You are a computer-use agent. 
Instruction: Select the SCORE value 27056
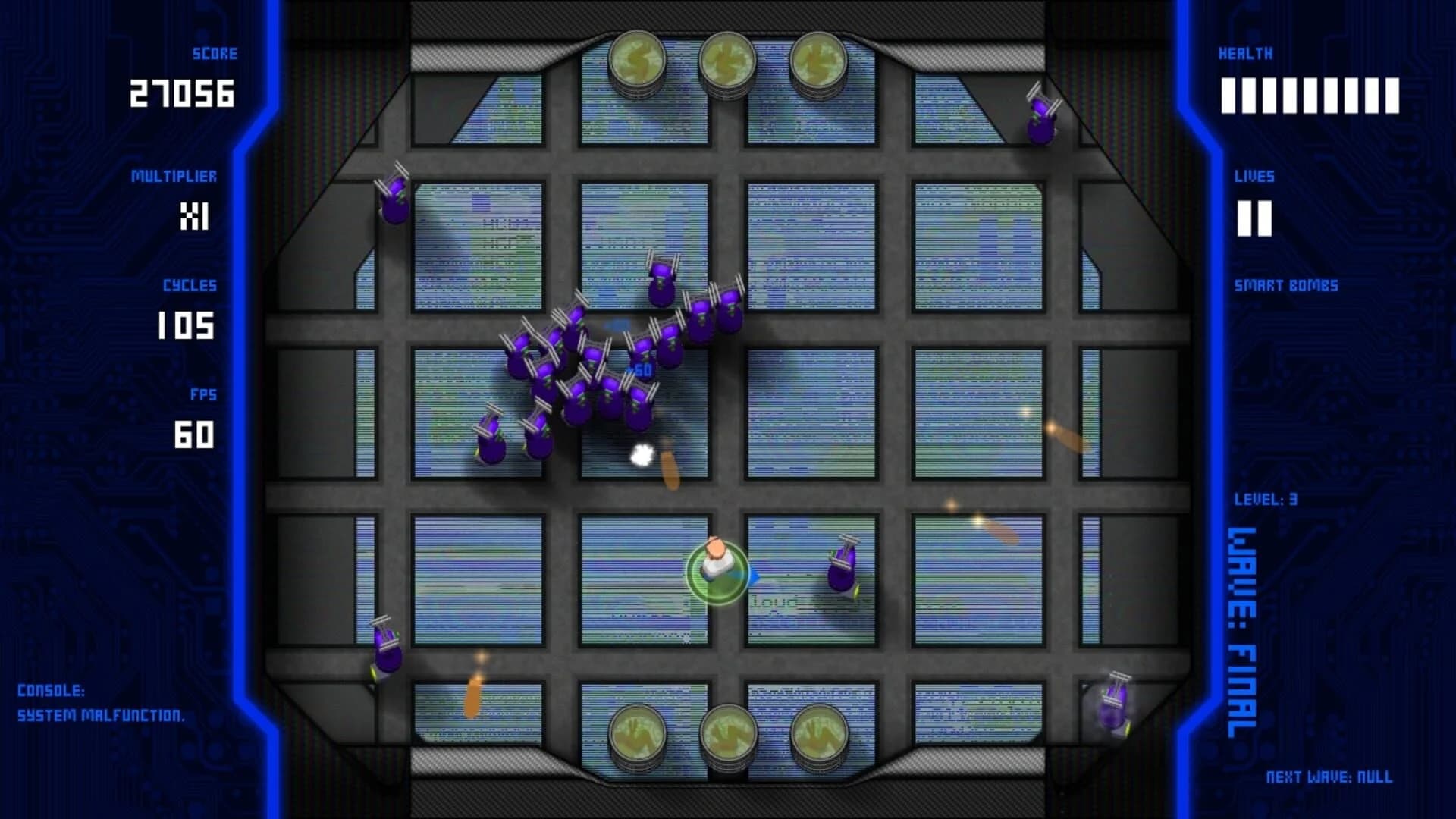(x=180, y=93)
